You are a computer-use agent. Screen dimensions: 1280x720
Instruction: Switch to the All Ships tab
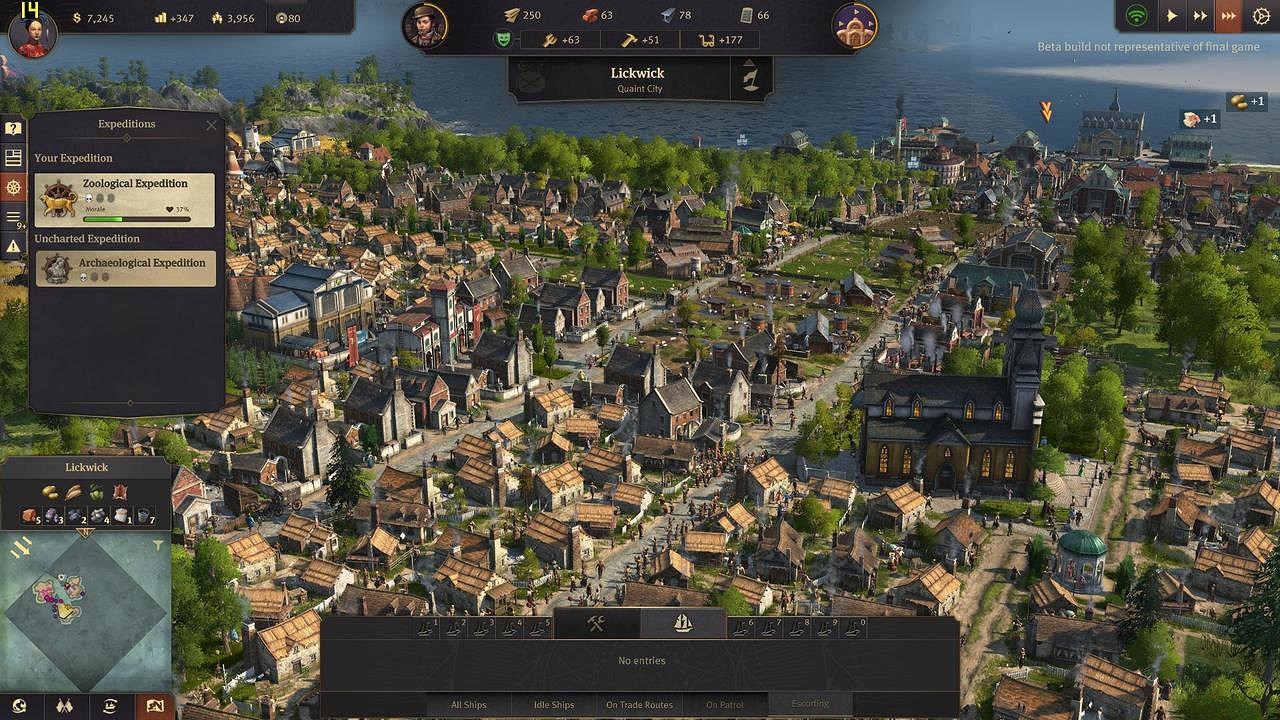click(x=469, y=705)
